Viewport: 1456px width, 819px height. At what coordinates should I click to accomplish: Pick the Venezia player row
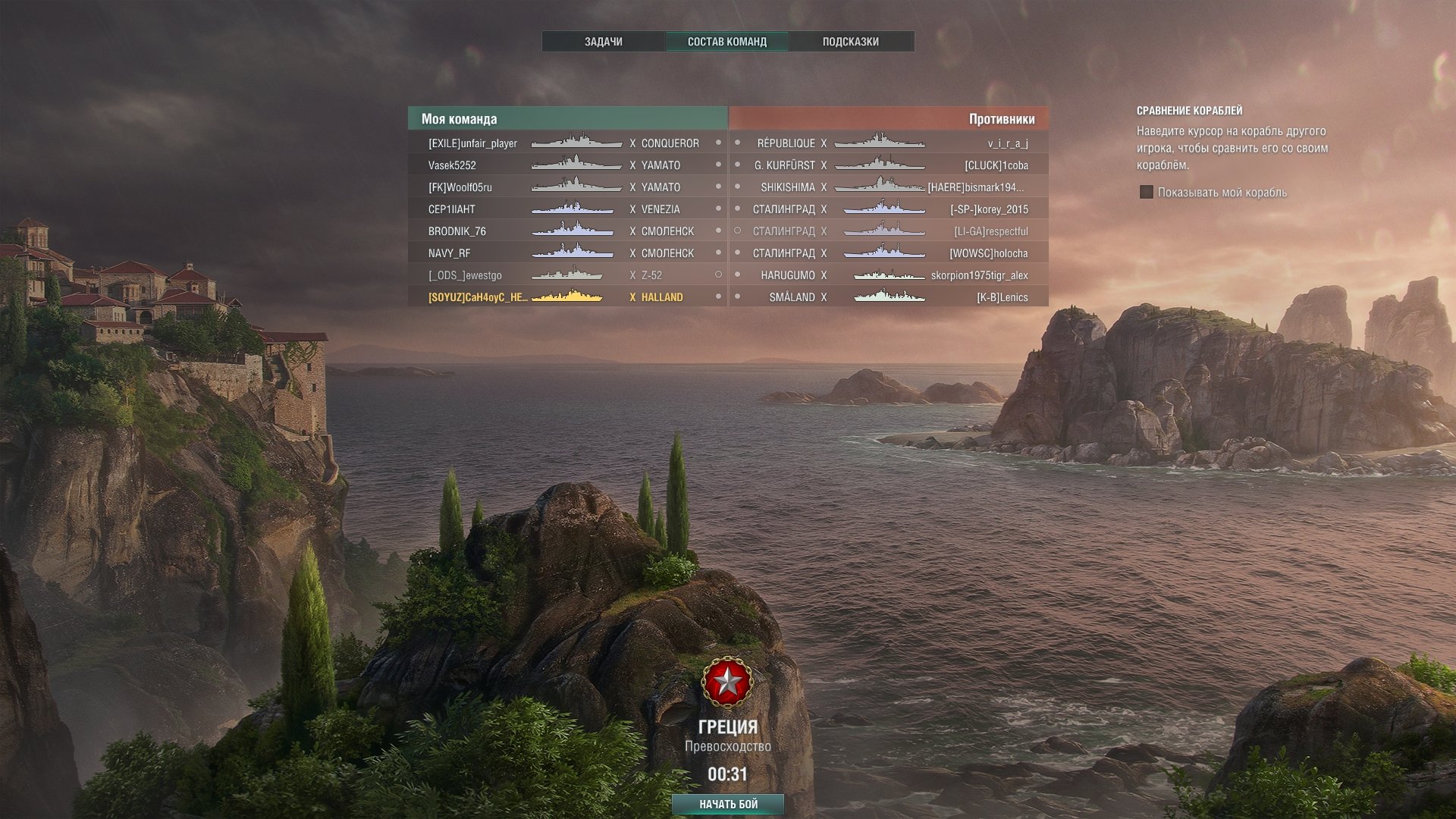[567, 209]
